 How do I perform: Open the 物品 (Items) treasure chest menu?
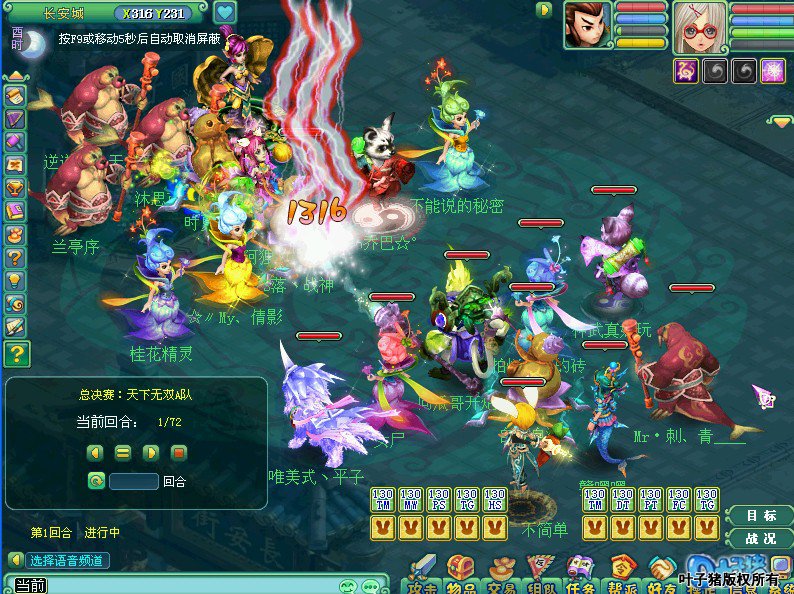pyautogui.click(x=459, y=572)
